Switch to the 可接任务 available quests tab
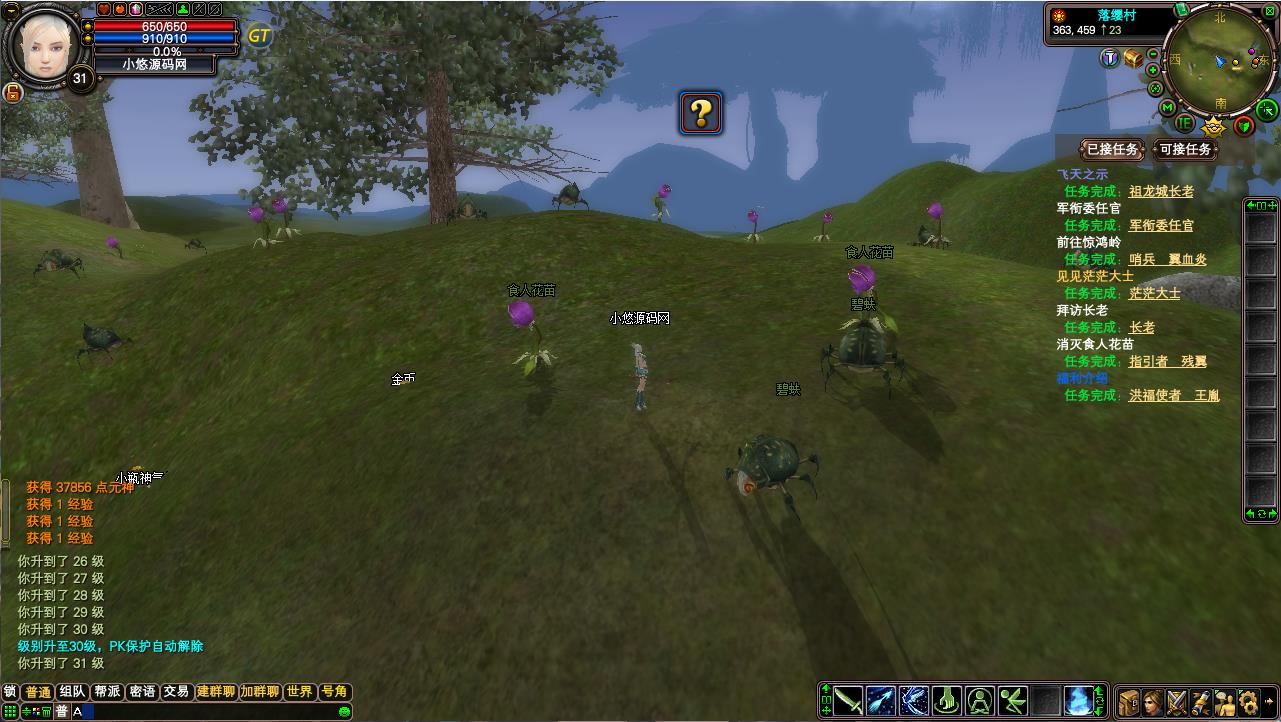The image size is (1281, 722). pos(1185,150)
